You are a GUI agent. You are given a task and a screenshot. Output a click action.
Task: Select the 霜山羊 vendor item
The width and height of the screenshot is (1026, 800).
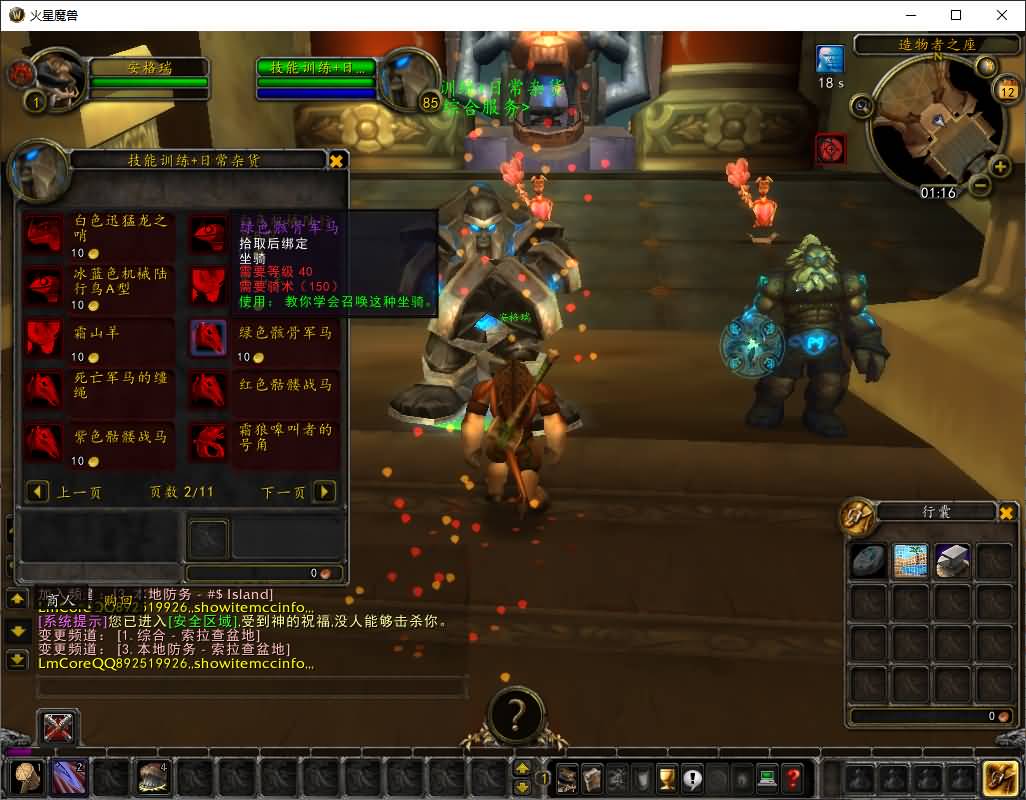click(44, 338)
